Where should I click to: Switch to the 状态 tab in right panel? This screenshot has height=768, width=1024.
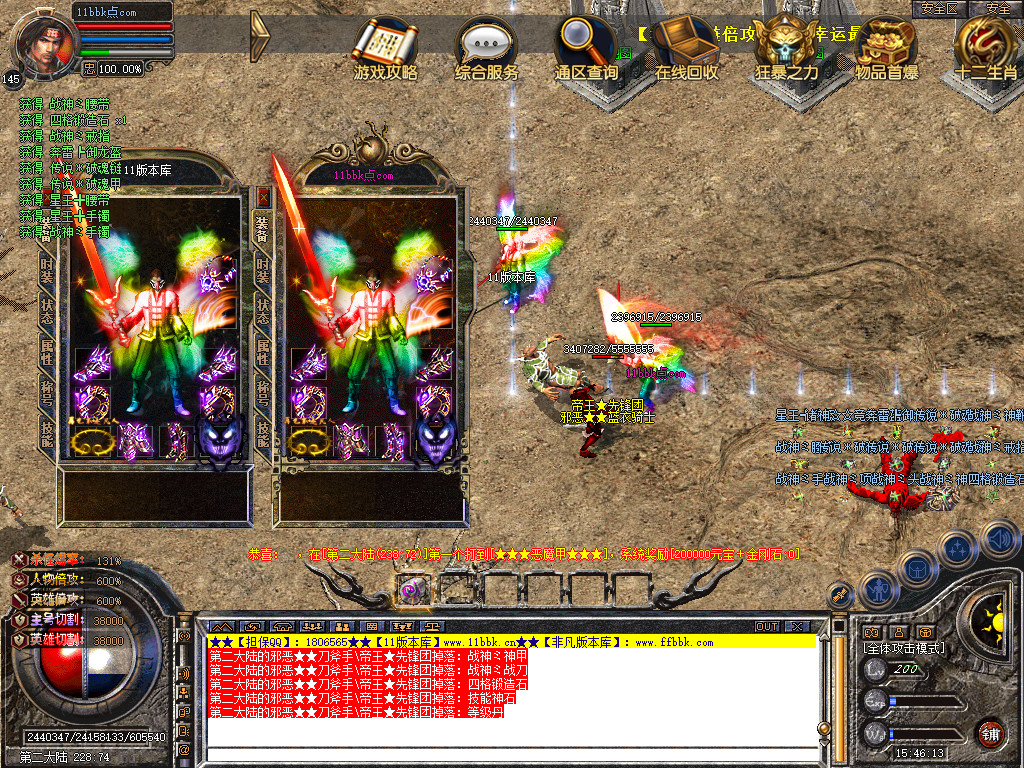coord(264,306)
